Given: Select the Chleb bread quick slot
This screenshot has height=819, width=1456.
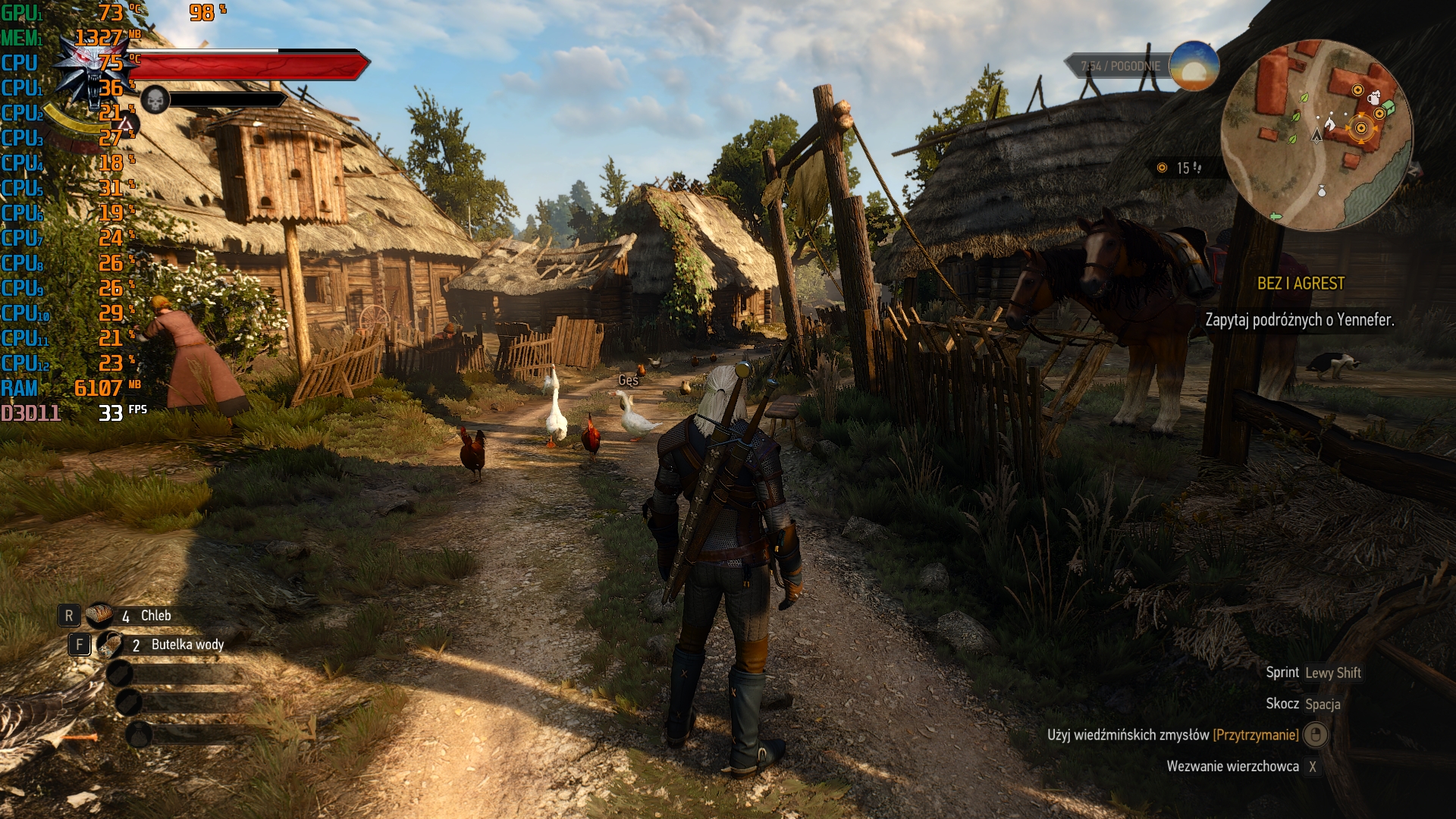Looking at the screenshot, I should pos(99,615).
